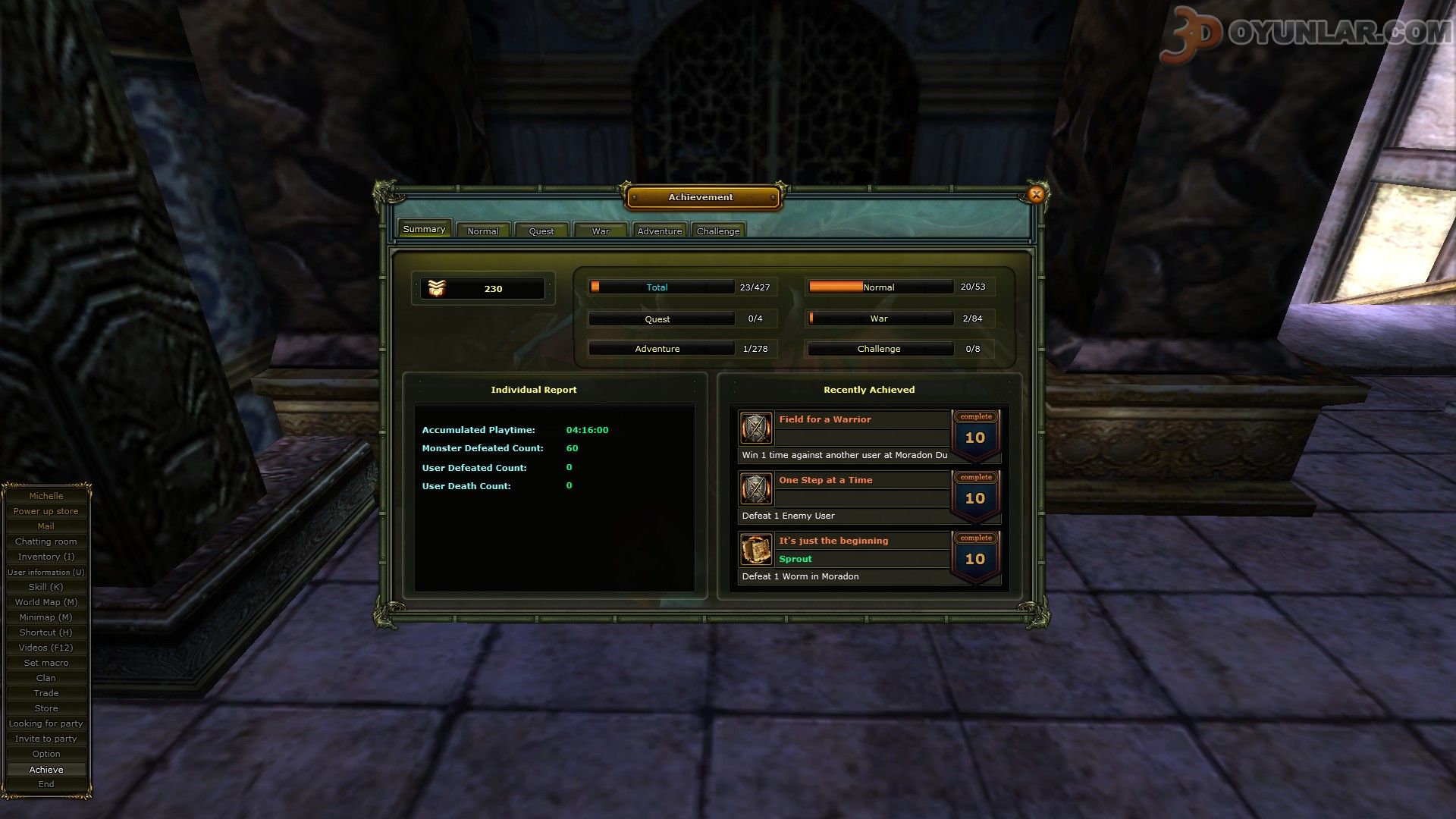The width and height of the screenshot is (1456, 819).
Task: Open Mail from the side menu
Action: 46,526
